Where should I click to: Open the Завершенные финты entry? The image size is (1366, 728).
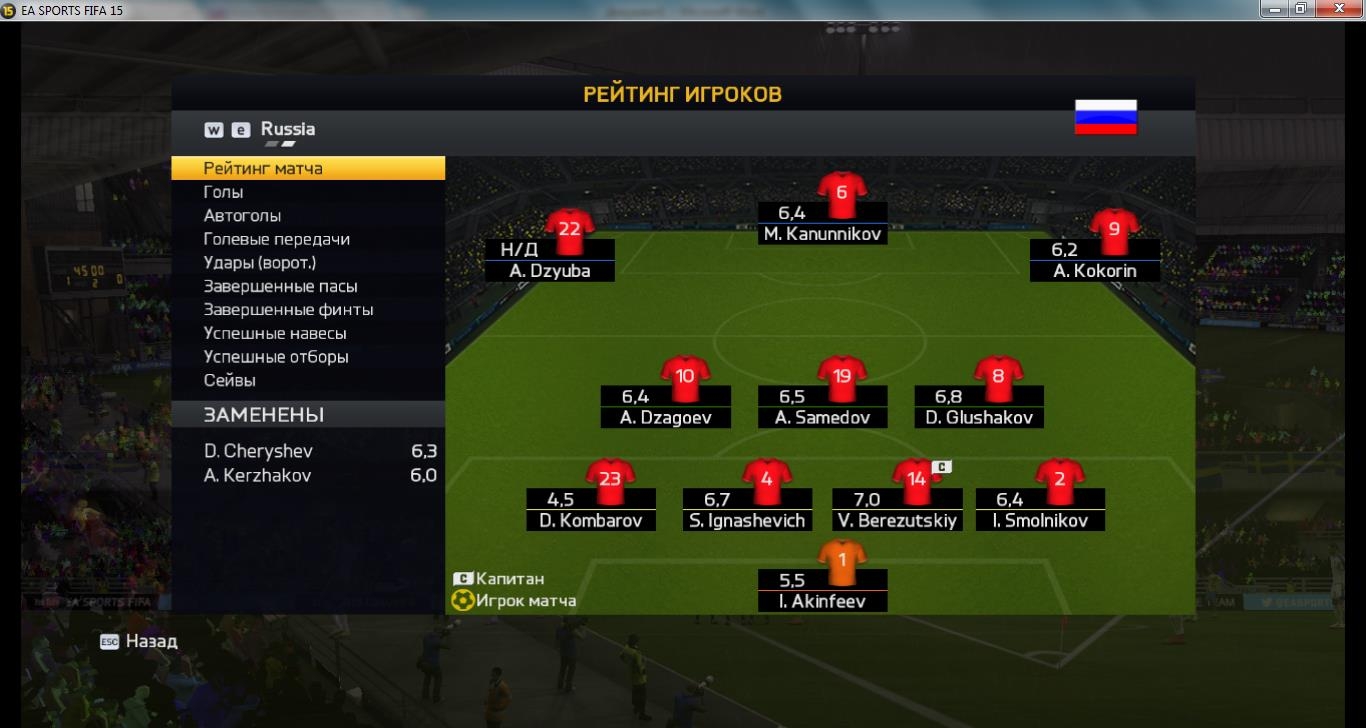click(289, 310)
